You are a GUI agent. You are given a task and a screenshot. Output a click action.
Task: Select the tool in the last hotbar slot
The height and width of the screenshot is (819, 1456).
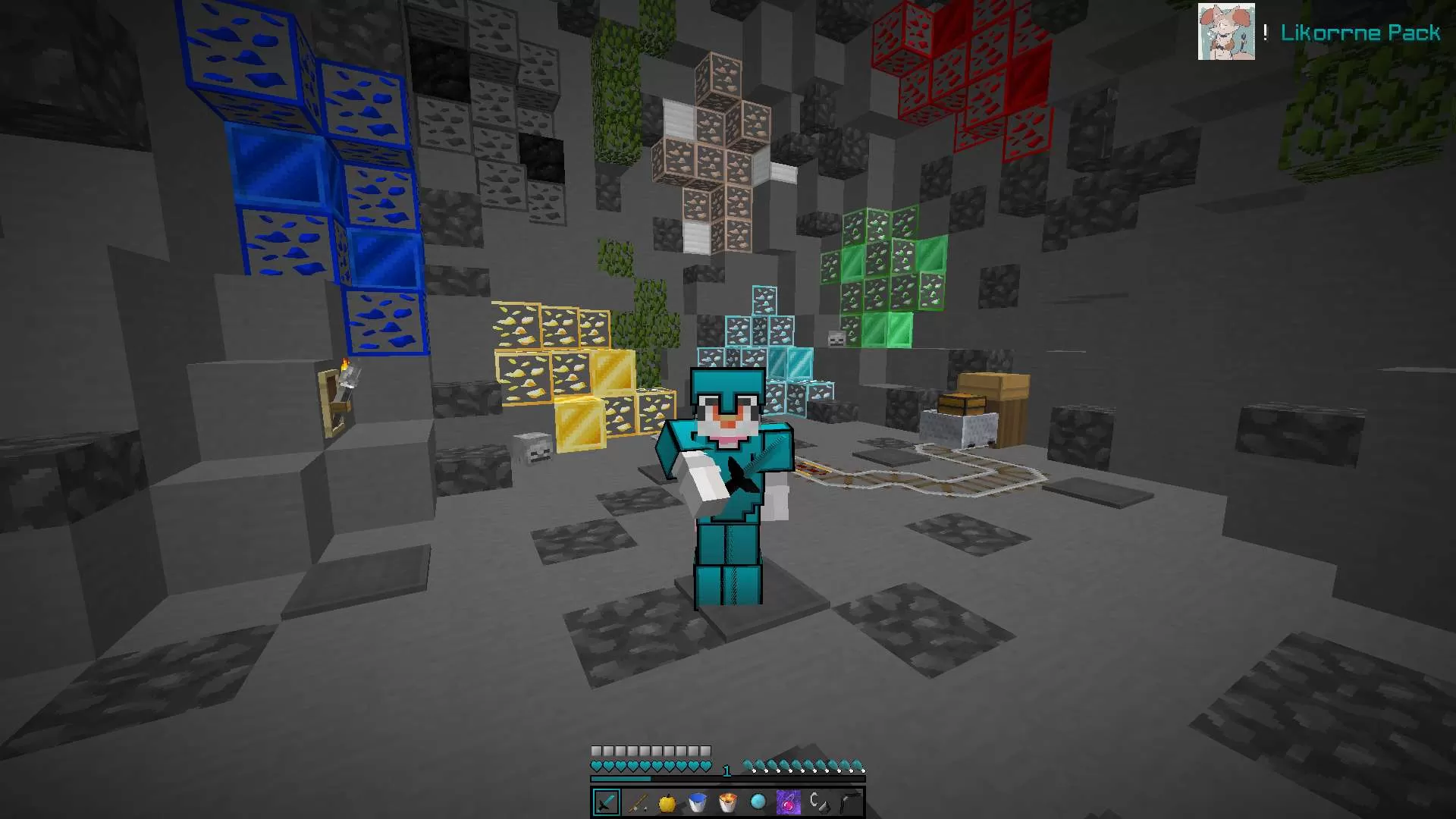tap(848, 800)
